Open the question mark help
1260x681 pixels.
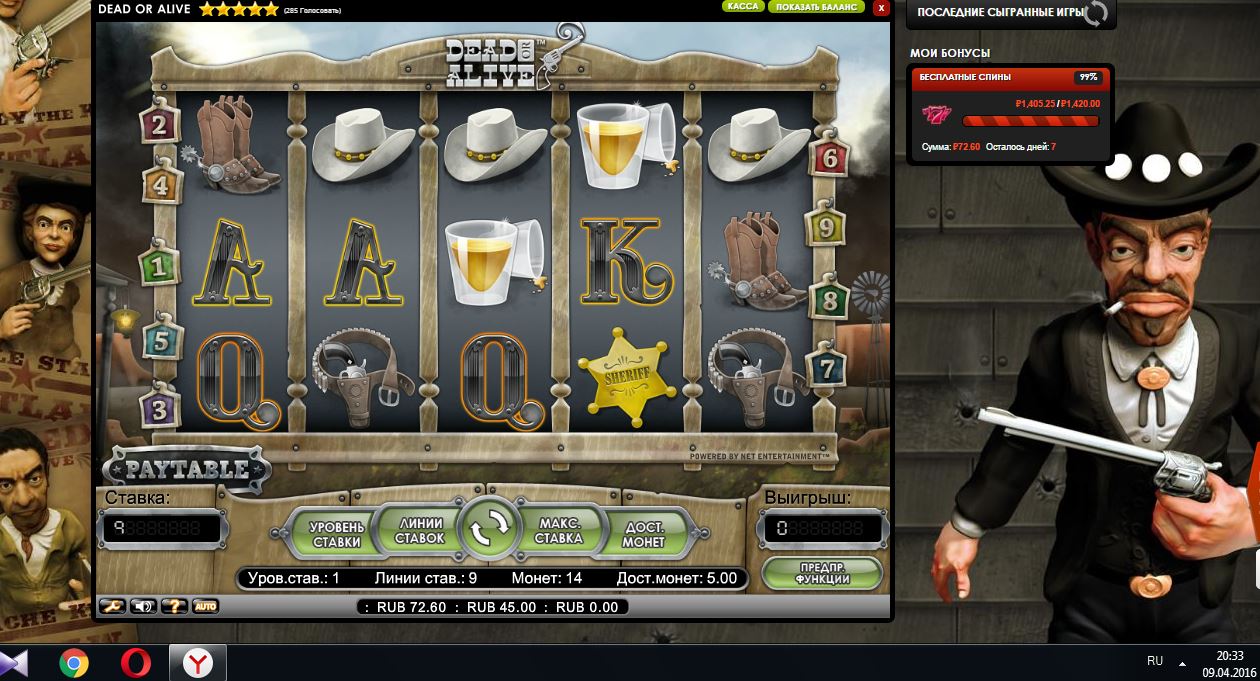tap(175, 606)
